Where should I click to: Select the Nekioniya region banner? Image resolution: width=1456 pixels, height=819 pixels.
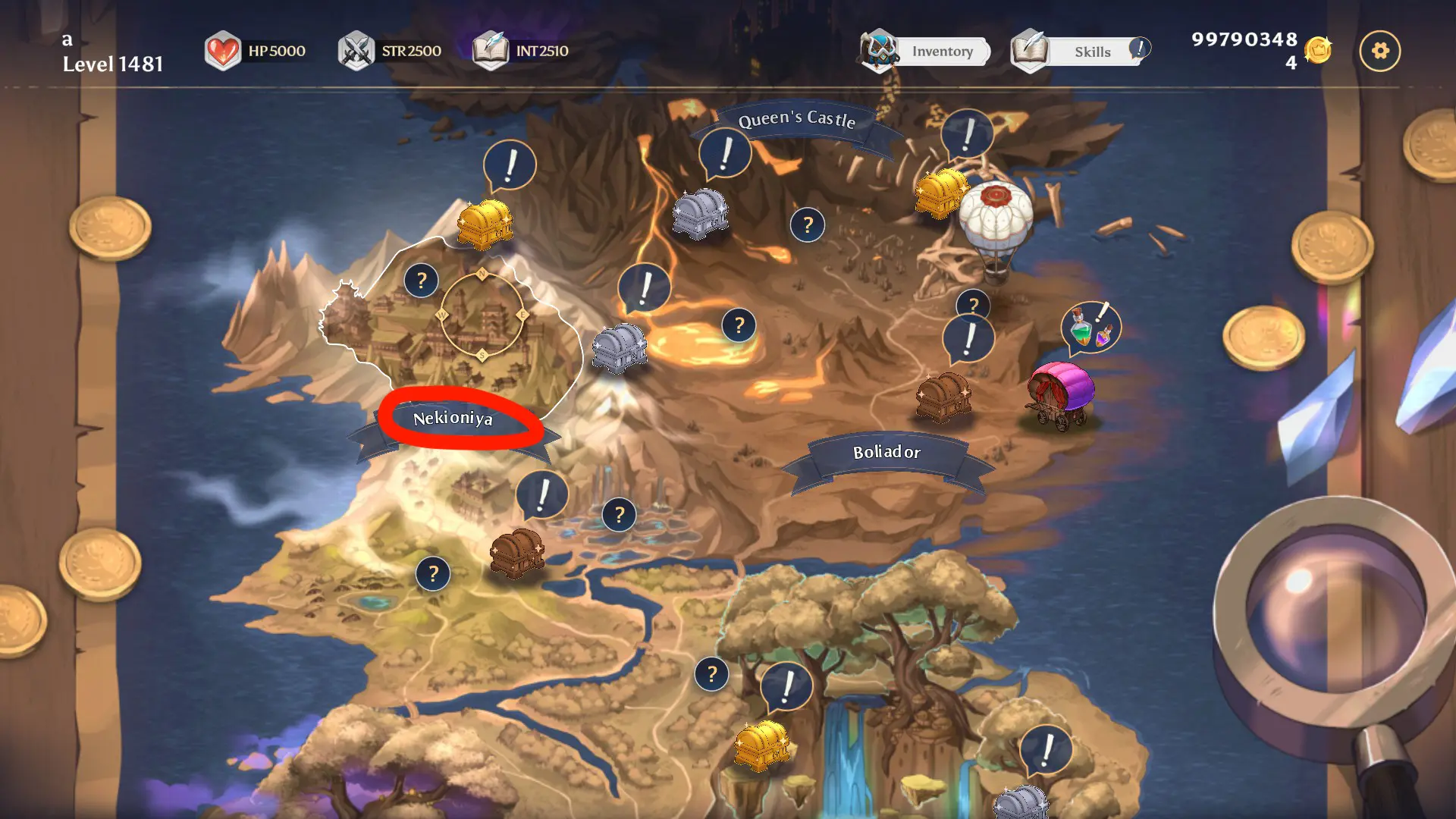(x=453, y=419)
